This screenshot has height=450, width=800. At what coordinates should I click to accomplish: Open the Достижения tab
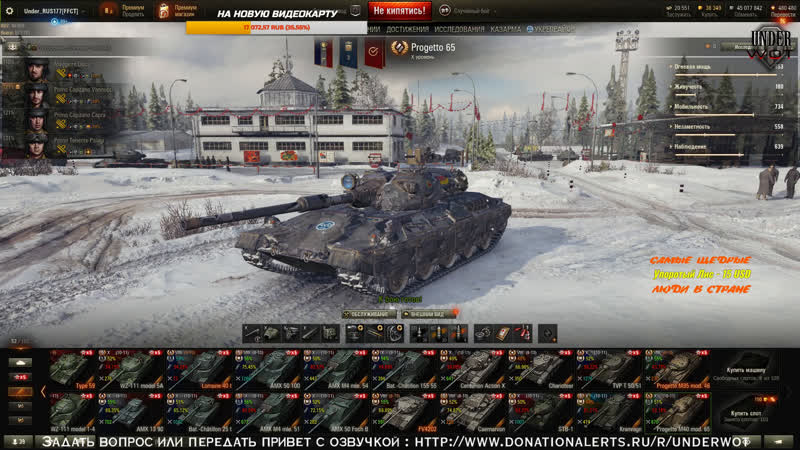click(x=408, y=29)
